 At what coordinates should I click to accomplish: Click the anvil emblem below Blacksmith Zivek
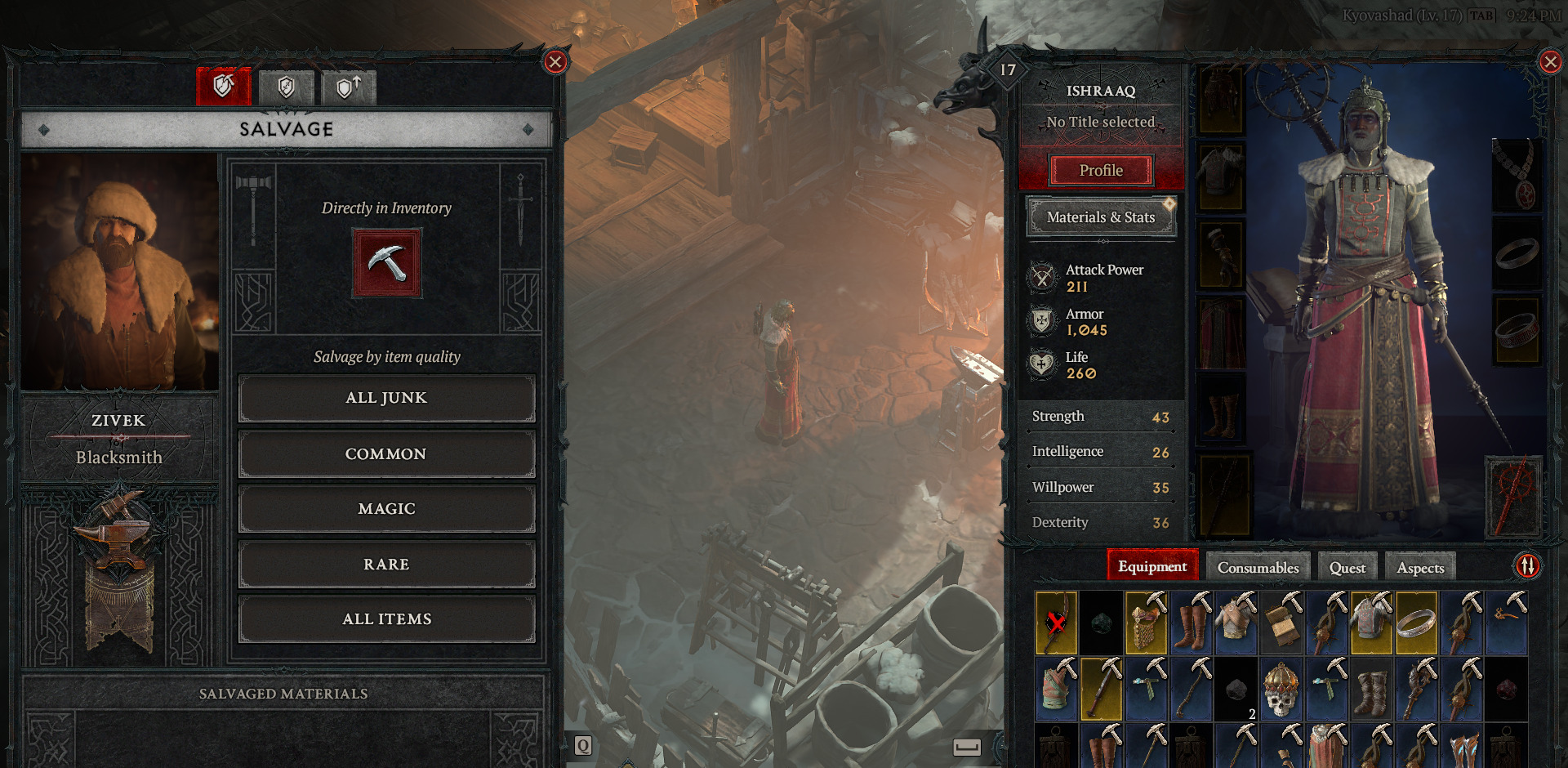[x=119, y=535]
